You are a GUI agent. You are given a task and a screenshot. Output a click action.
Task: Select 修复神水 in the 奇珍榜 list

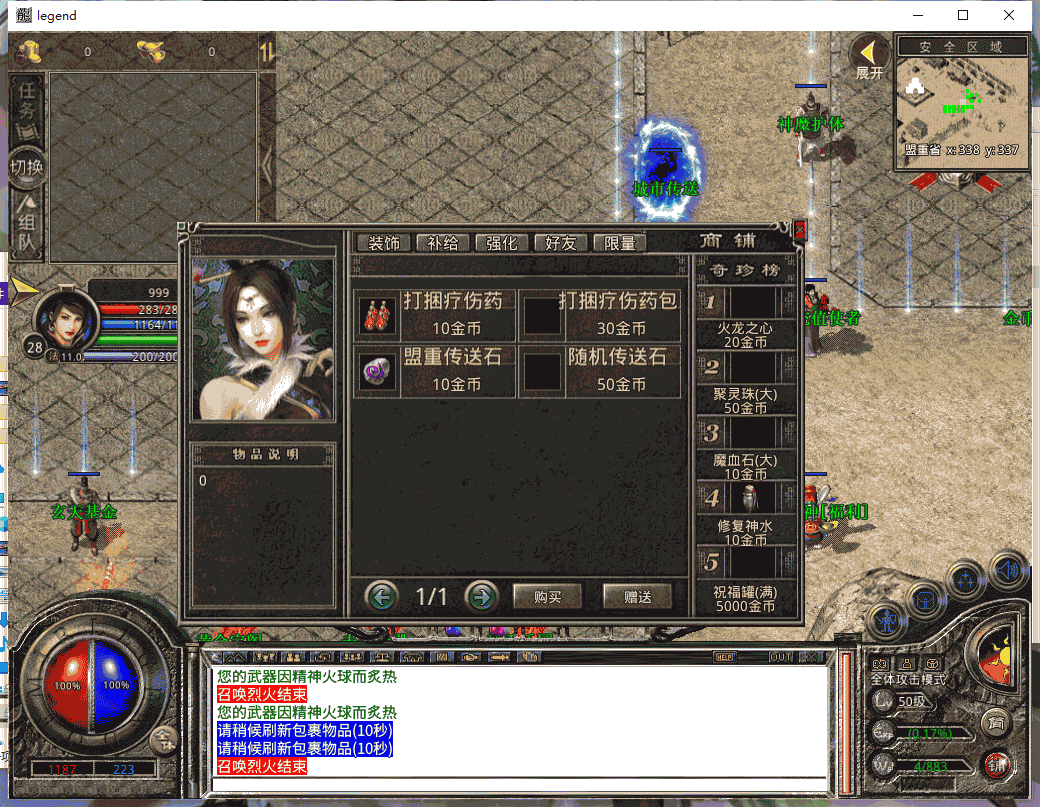pos(747,514)
